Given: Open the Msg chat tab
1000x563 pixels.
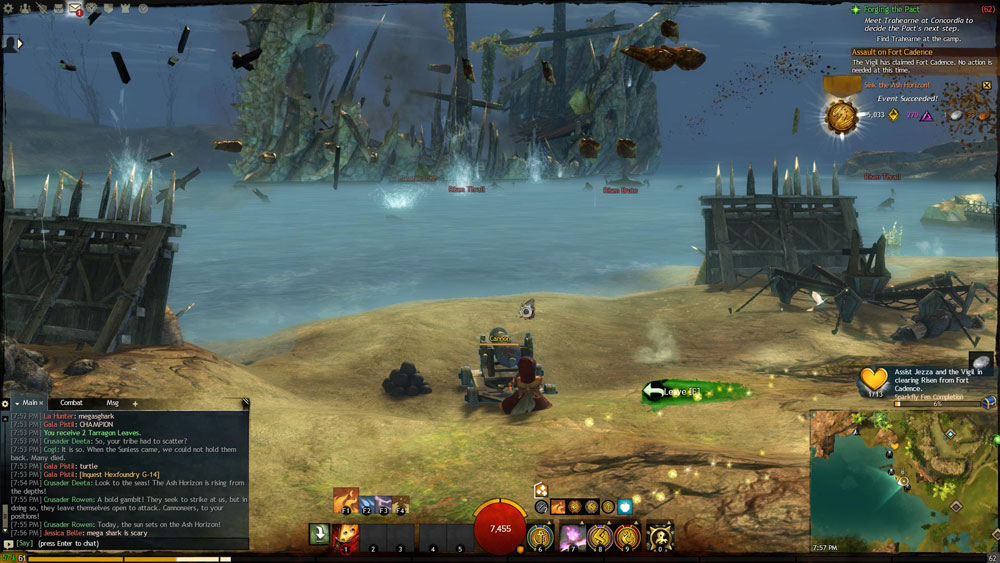Looking at the screenshot, I should point(112,403).
